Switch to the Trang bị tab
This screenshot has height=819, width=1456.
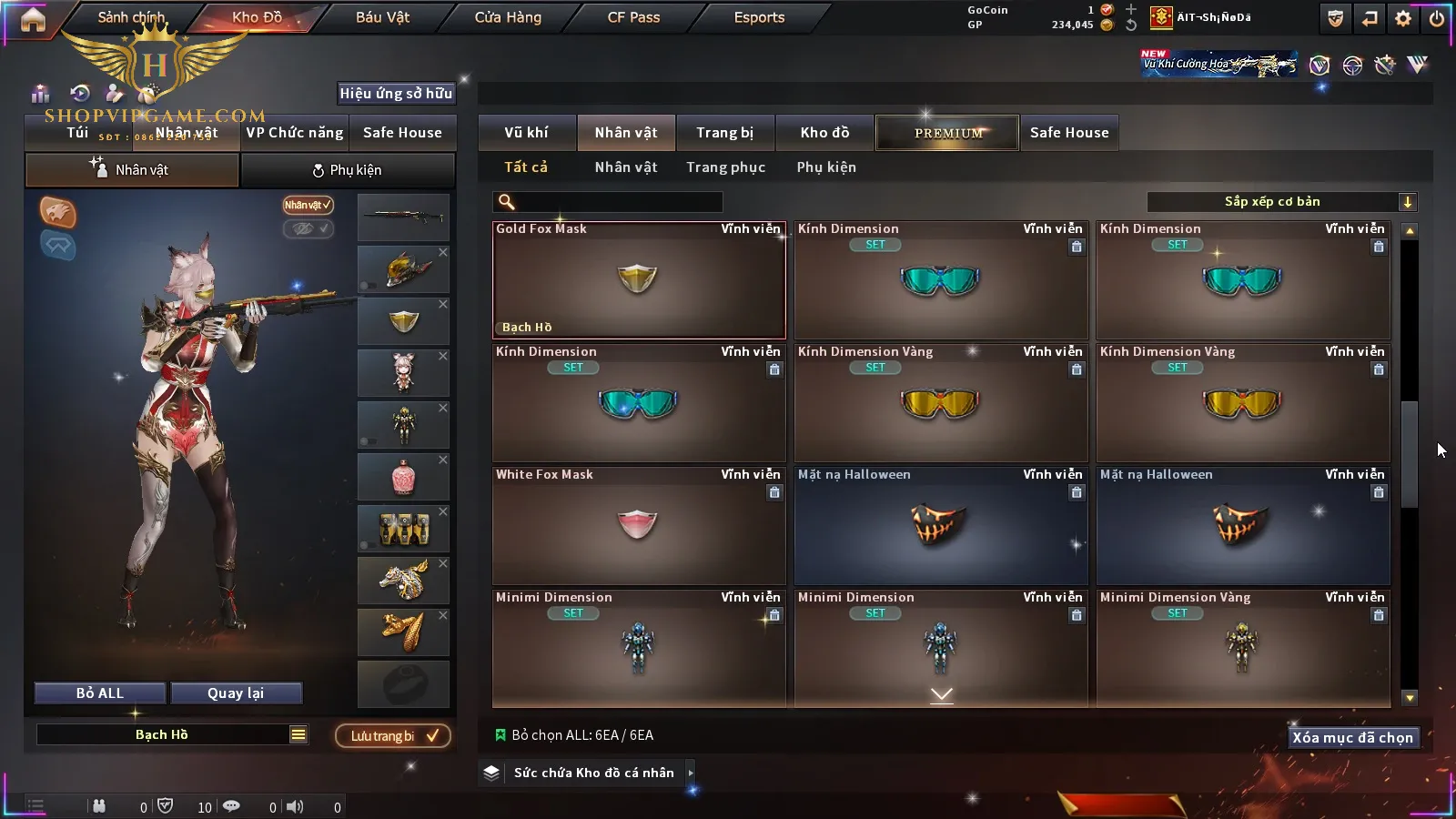tap(724, 133)
